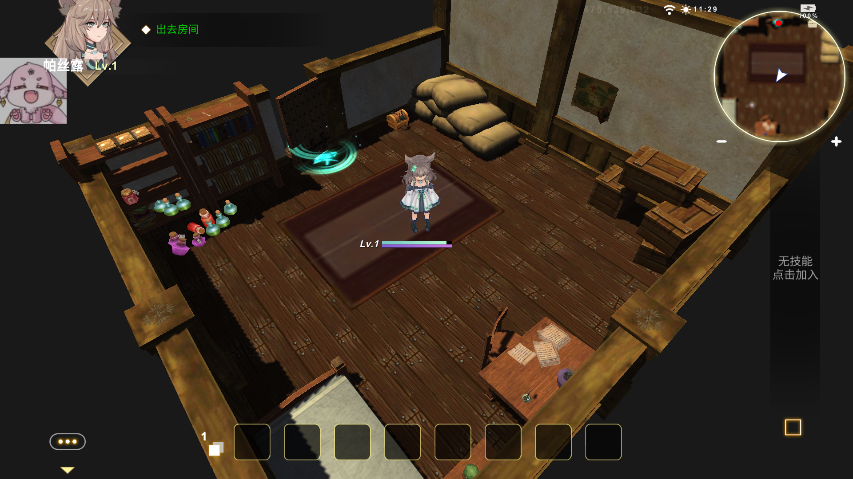Open the 出去房间 quest objective
The image size is (853, 479).
[x=177, y=29]
